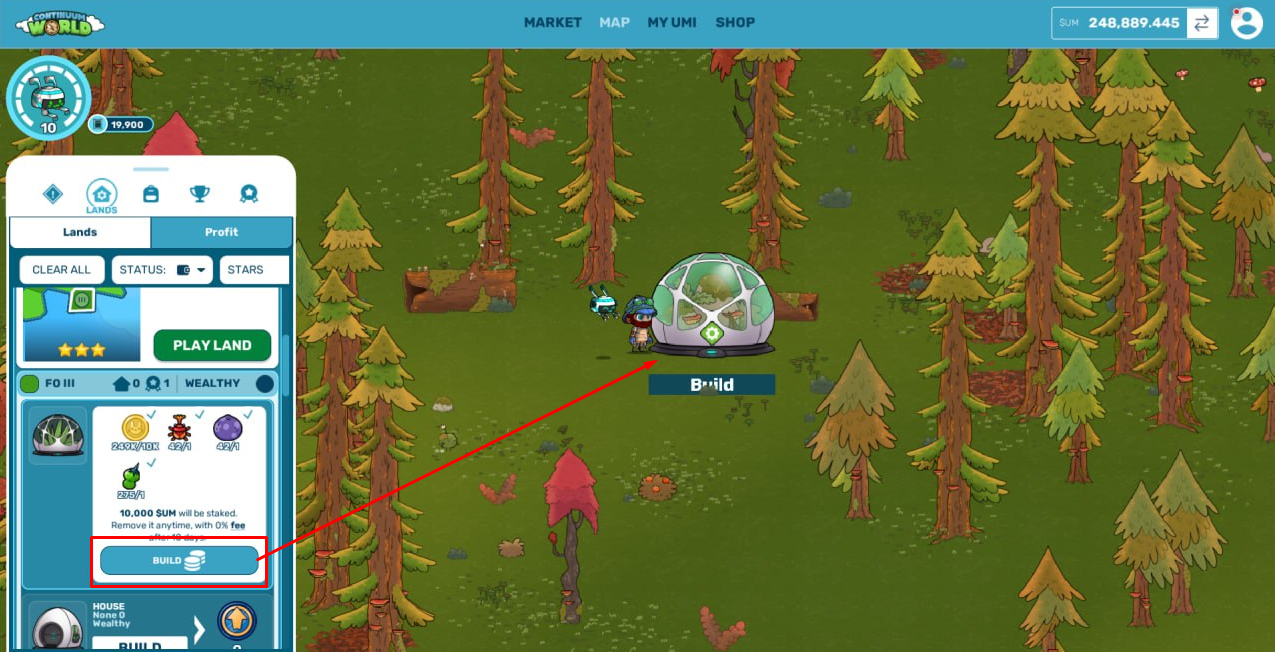Open the SUM swap arrows button
This screenshot has width=1275, height=652.
[1201, 23]
